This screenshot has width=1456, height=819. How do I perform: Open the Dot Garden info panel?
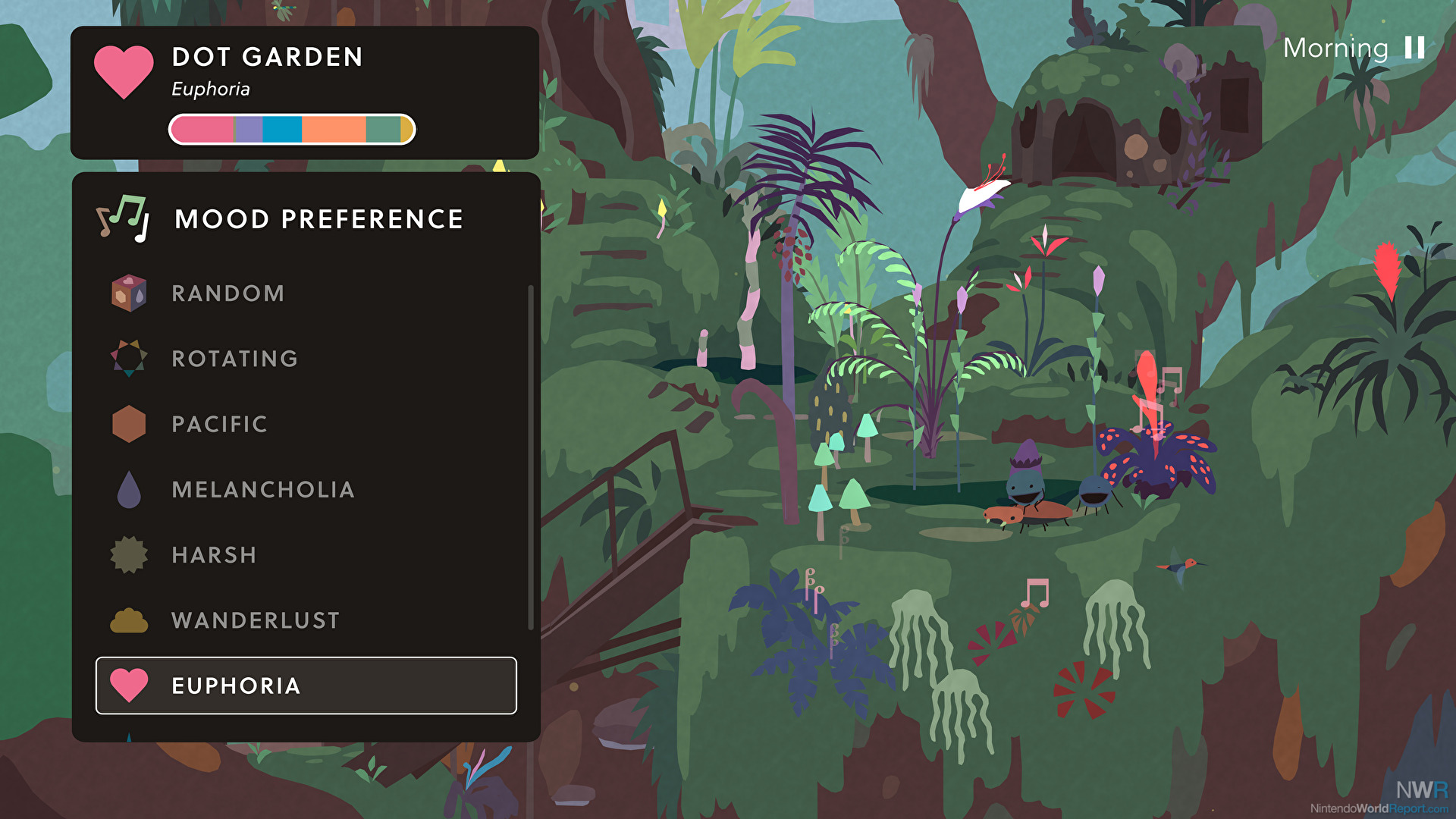pyautogui.click(x=304, y=93)
